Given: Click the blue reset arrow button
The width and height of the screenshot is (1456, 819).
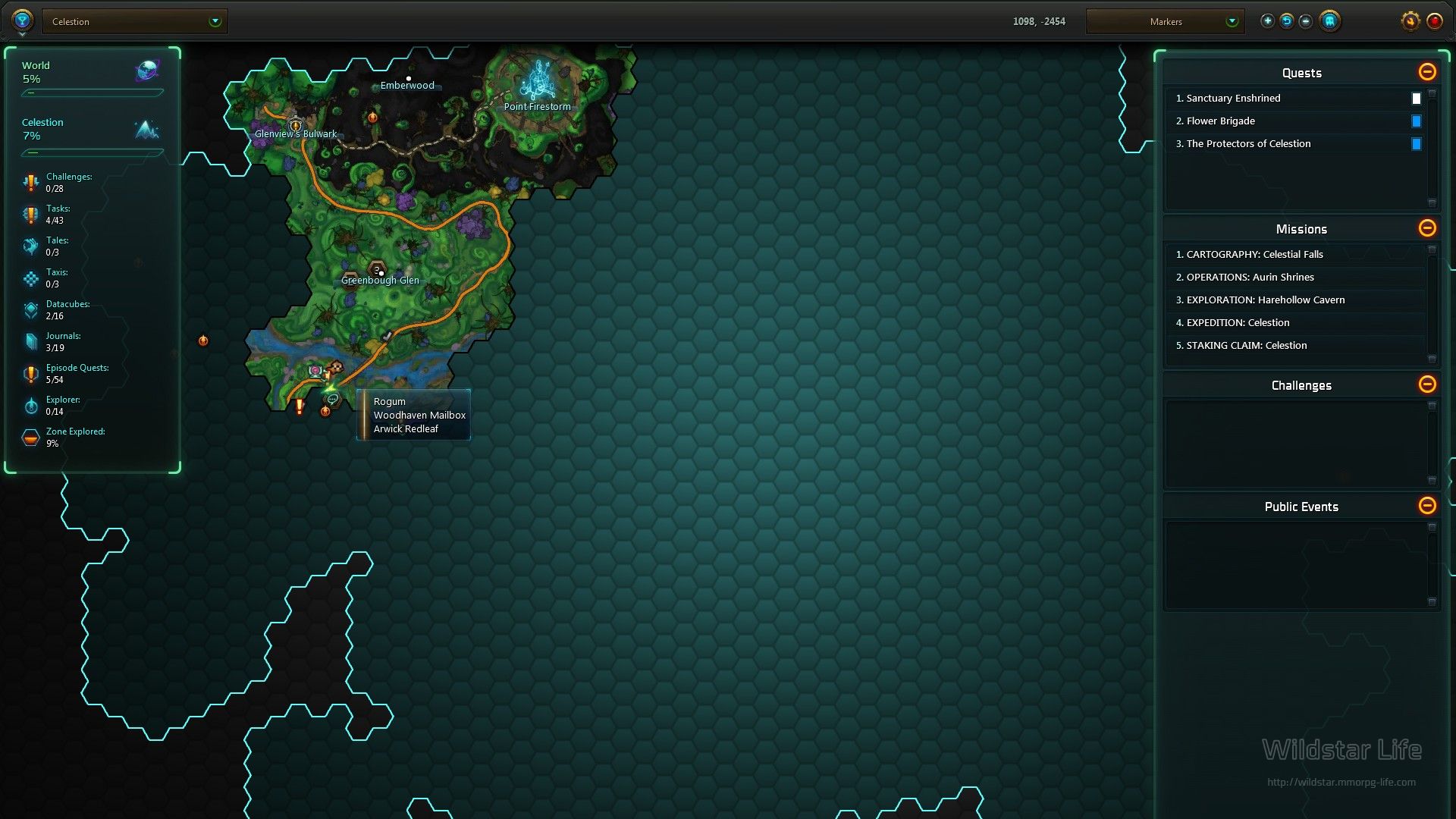Looking at the screenshot, I should [1287, 21].
